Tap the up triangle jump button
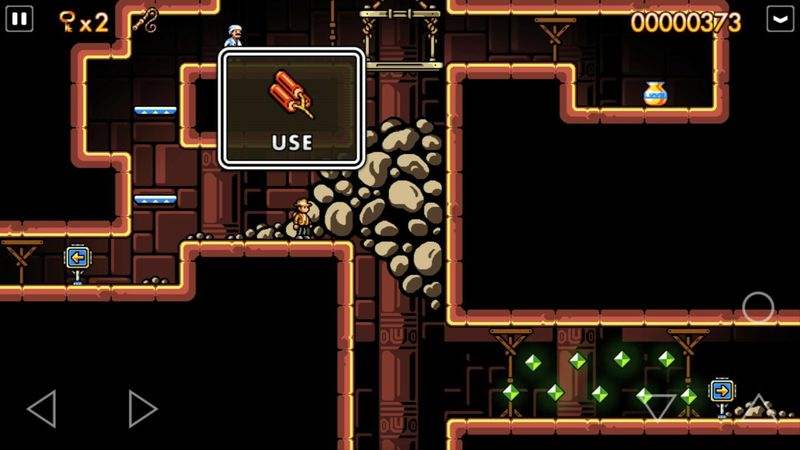The height and width of the screenshot is (450, 800). pyautogui.click(x=759, y=405)
